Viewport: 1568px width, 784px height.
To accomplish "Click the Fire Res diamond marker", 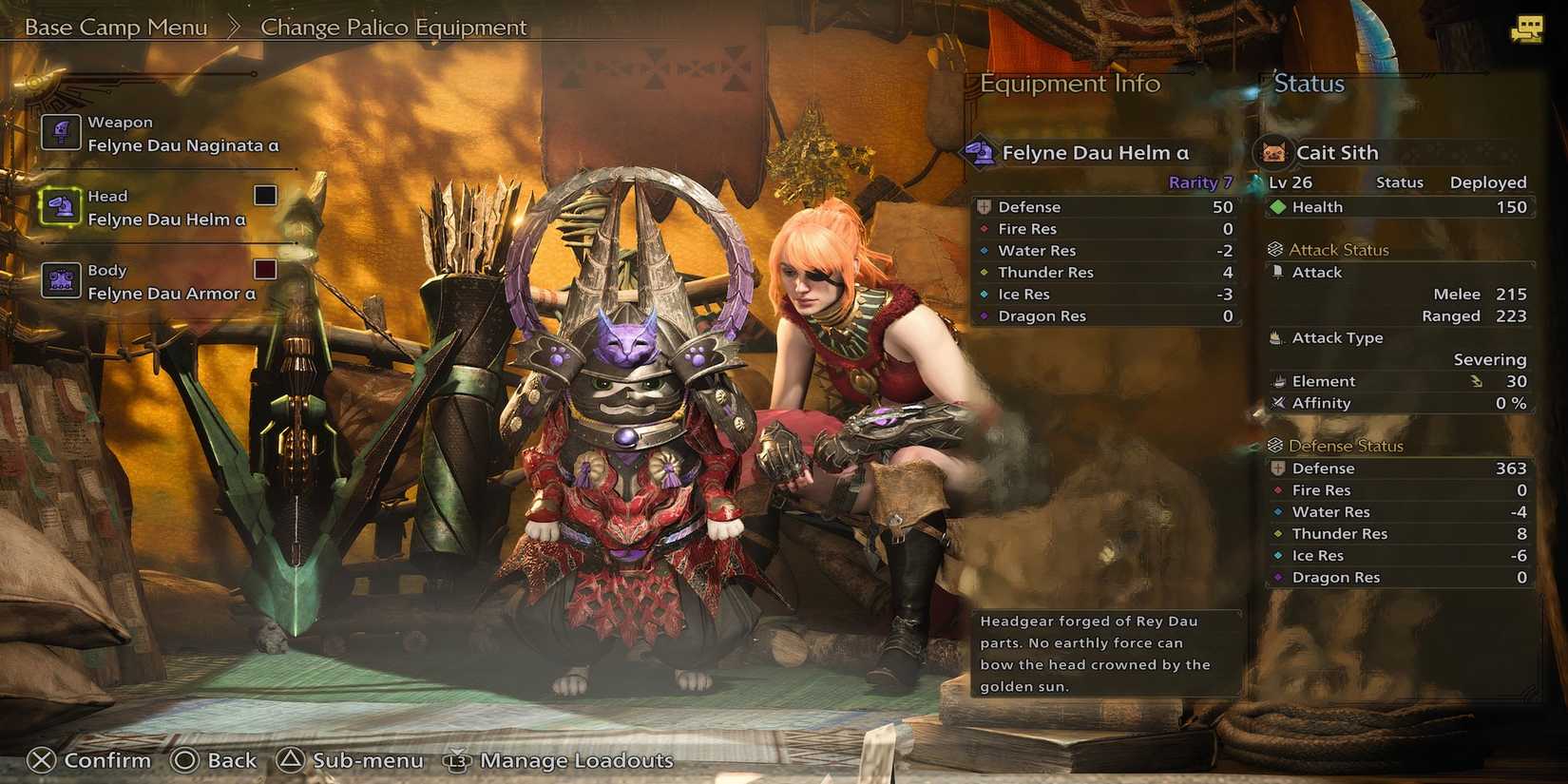I will click(x=985, y=228).
